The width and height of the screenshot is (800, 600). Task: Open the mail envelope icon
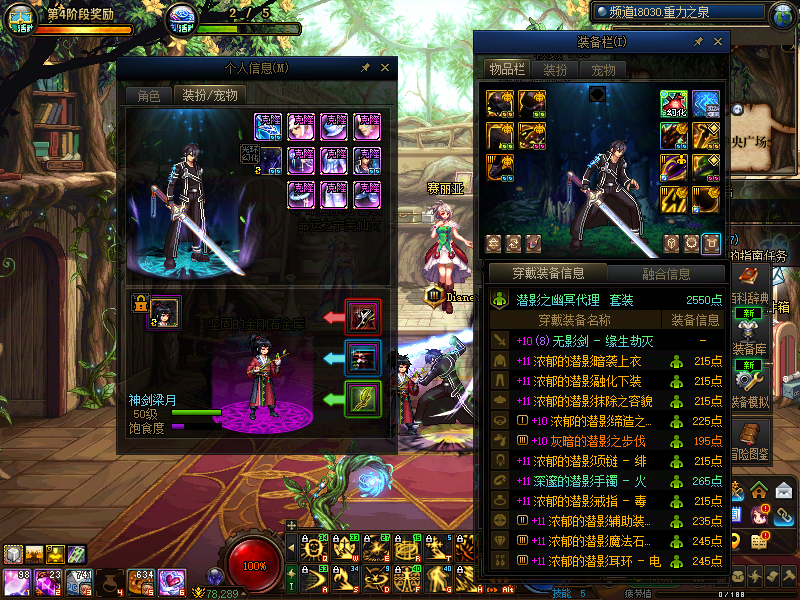click(x=783, y=490)
